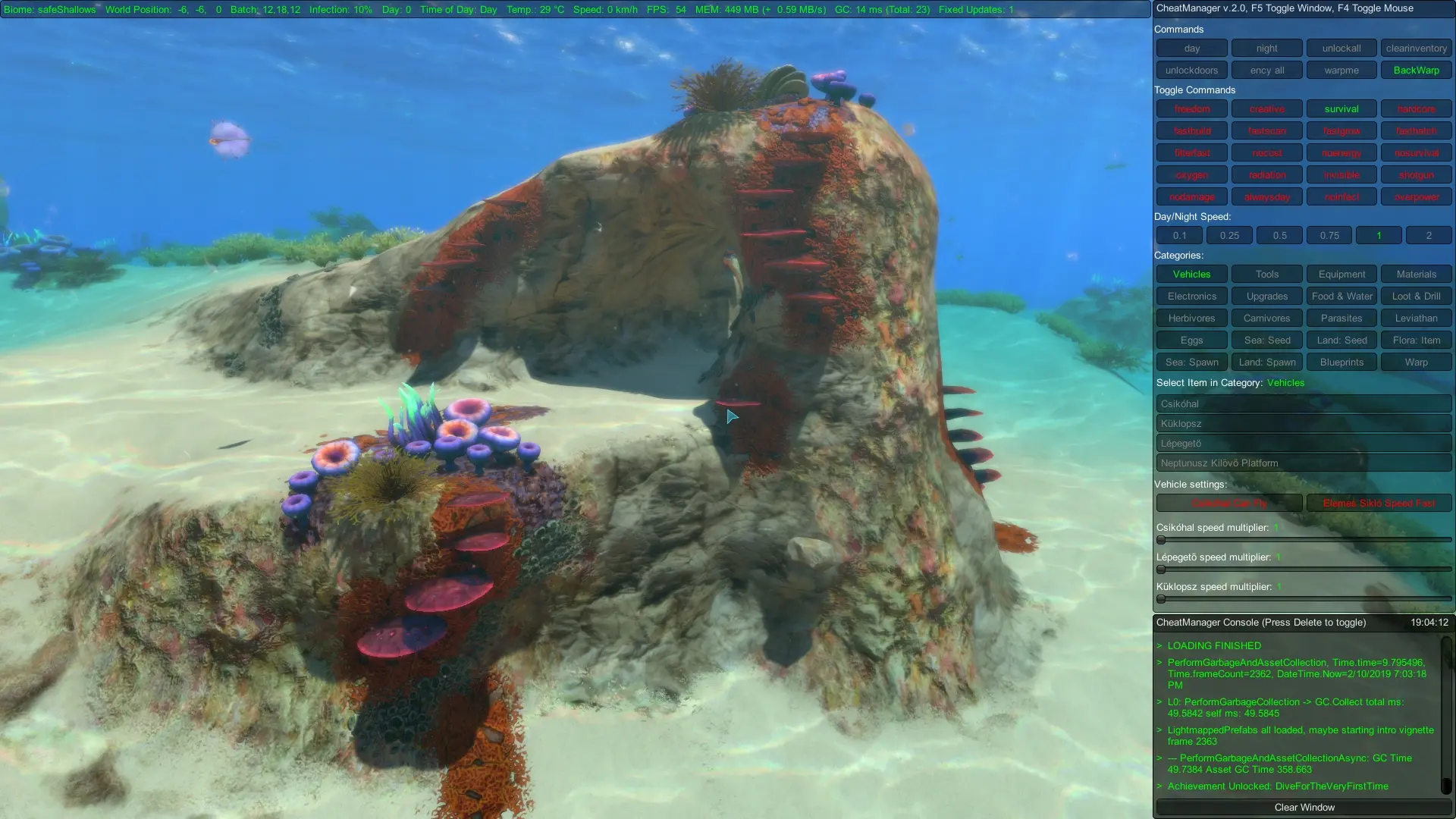Enable the alwaysday cheat
The height and width of the screenshot is (819, 1456).
(1266, 196)
